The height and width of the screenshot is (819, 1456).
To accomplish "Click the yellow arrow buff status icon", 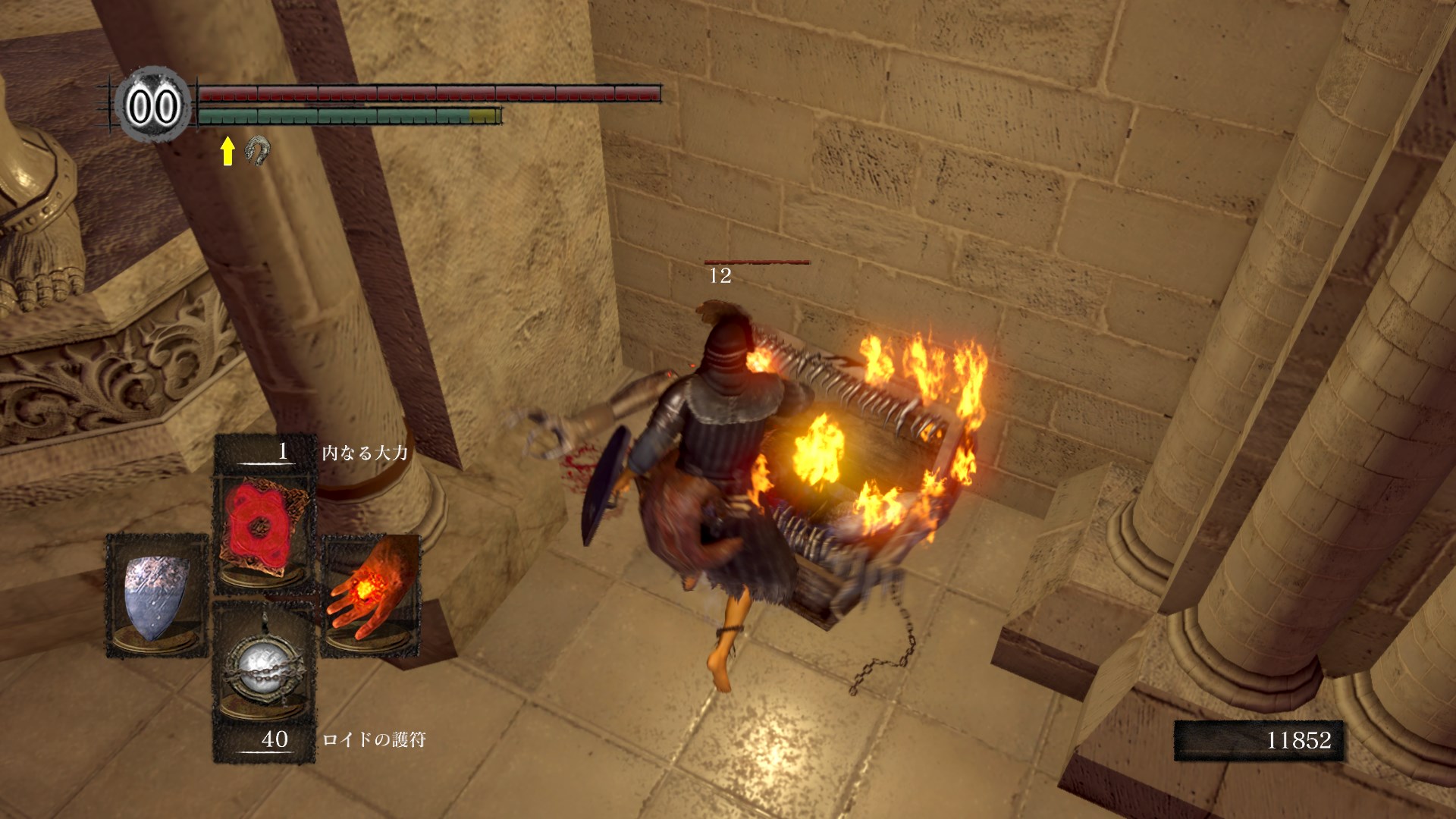I will tap(227, 151).
